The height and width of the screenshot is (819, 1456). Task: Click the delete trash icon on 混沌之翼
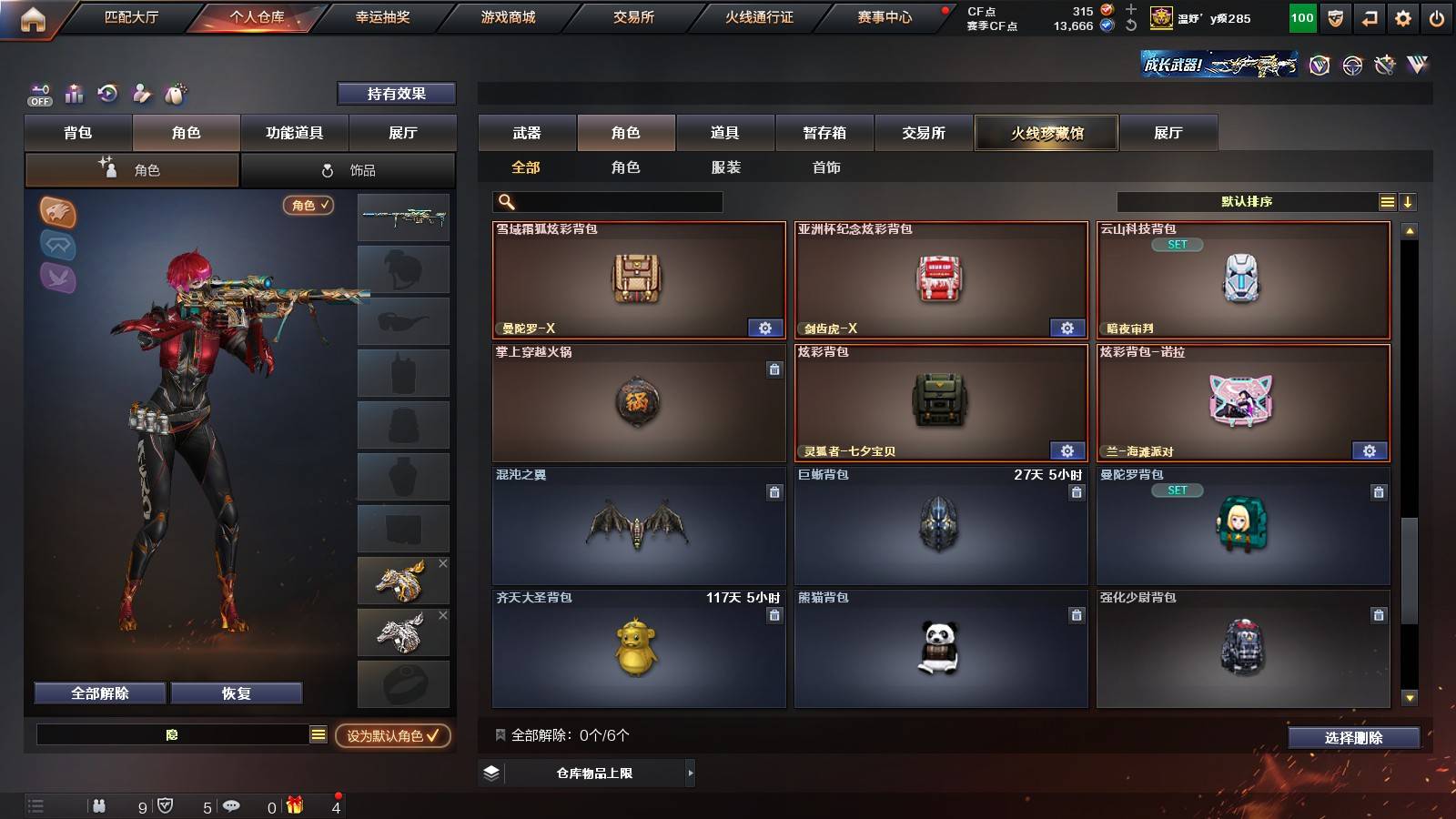coord(774,492)
